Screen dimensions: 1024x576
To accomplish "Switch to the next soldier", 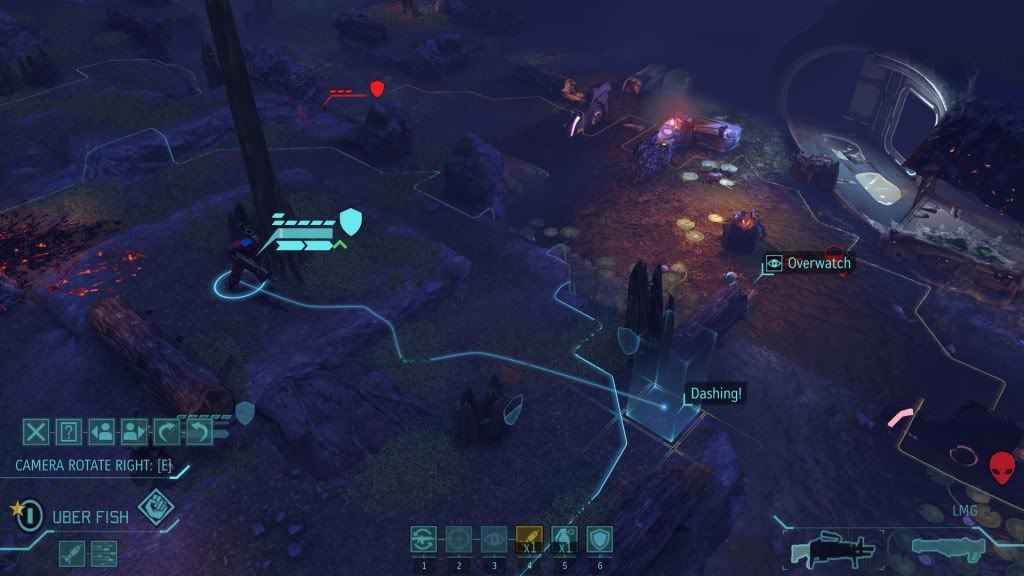I will pos(132,432).
